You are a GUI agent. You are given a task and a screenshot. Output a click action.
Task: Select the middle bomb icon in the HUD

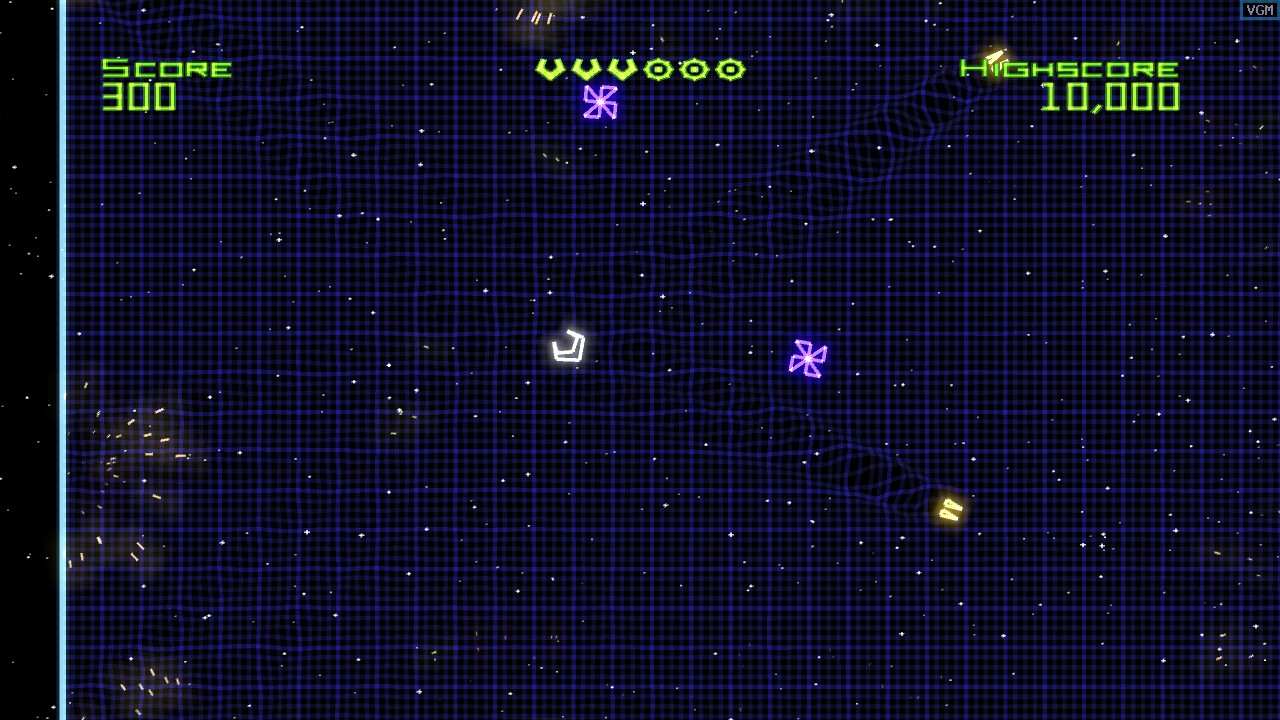pyautogui.click(x=693, y=69)
